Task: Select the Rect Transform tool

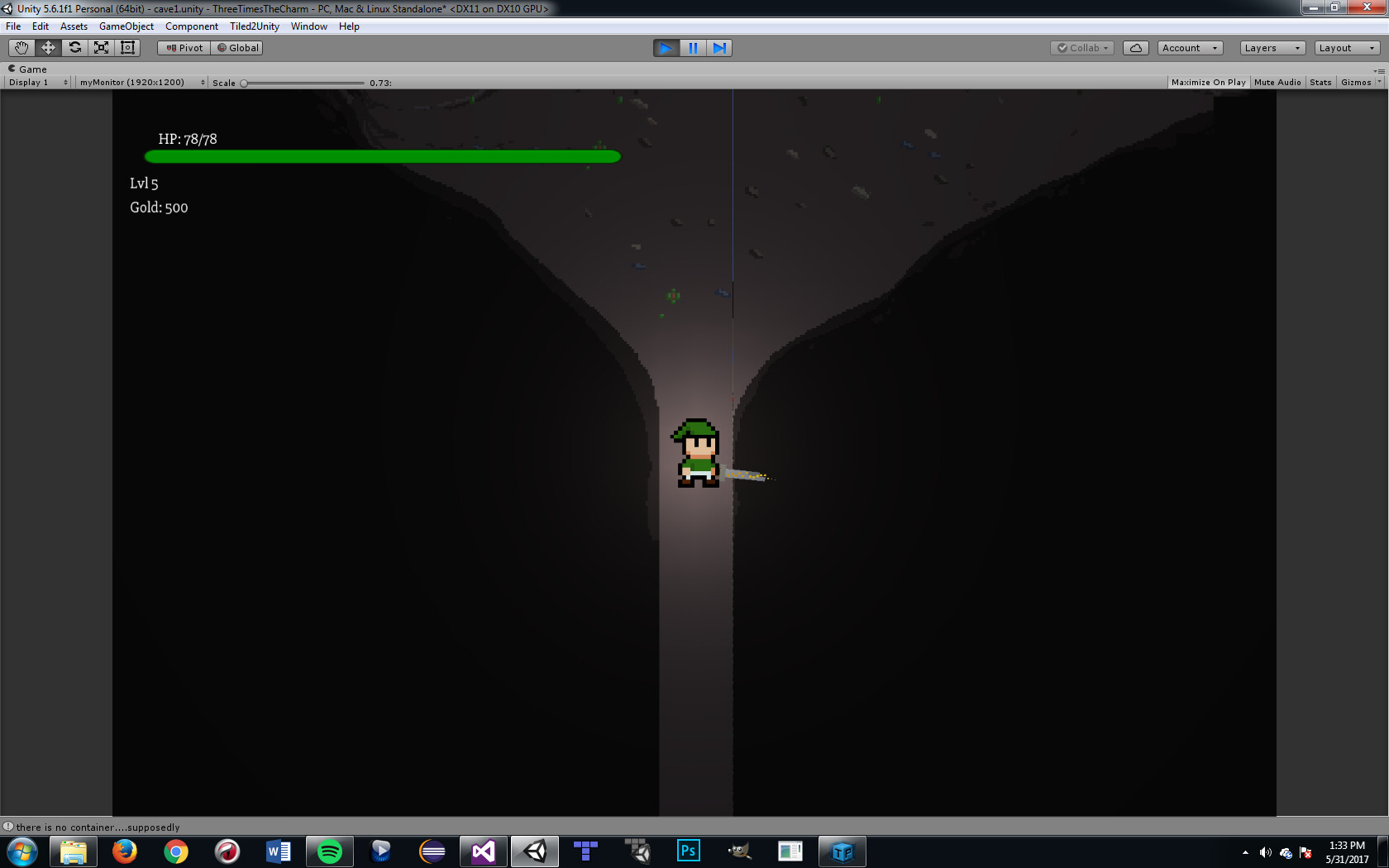Action: click(x=126, y=47)
